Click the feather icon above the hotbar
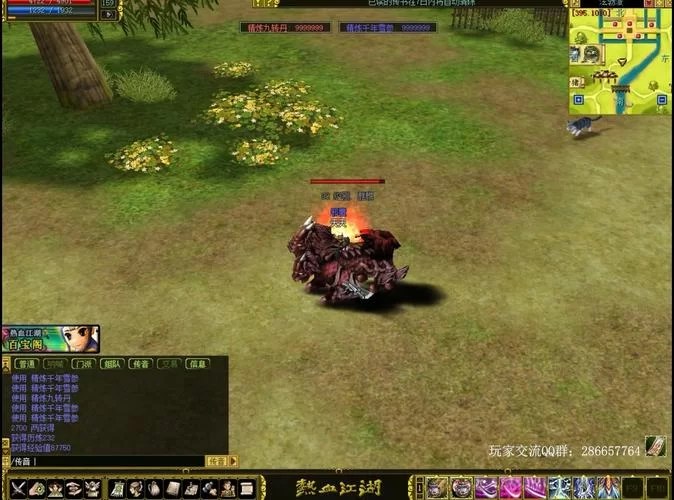The width and height of the screenshot is (674, 500). [x=655, y=446]
